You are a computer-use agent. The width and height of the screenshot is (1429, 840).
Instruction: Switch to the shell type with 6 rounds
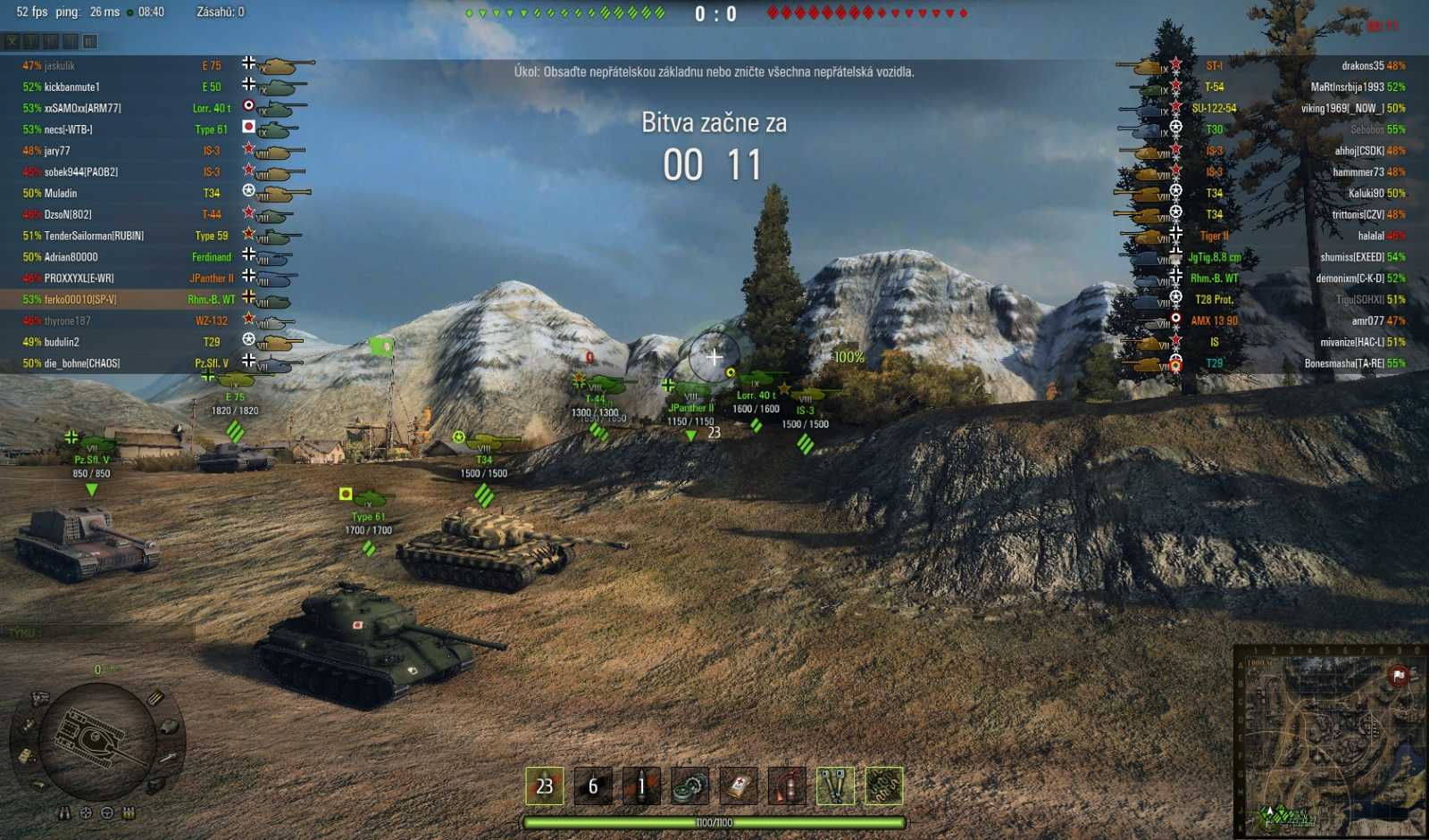pyautogui.click(x=593, y=786)
